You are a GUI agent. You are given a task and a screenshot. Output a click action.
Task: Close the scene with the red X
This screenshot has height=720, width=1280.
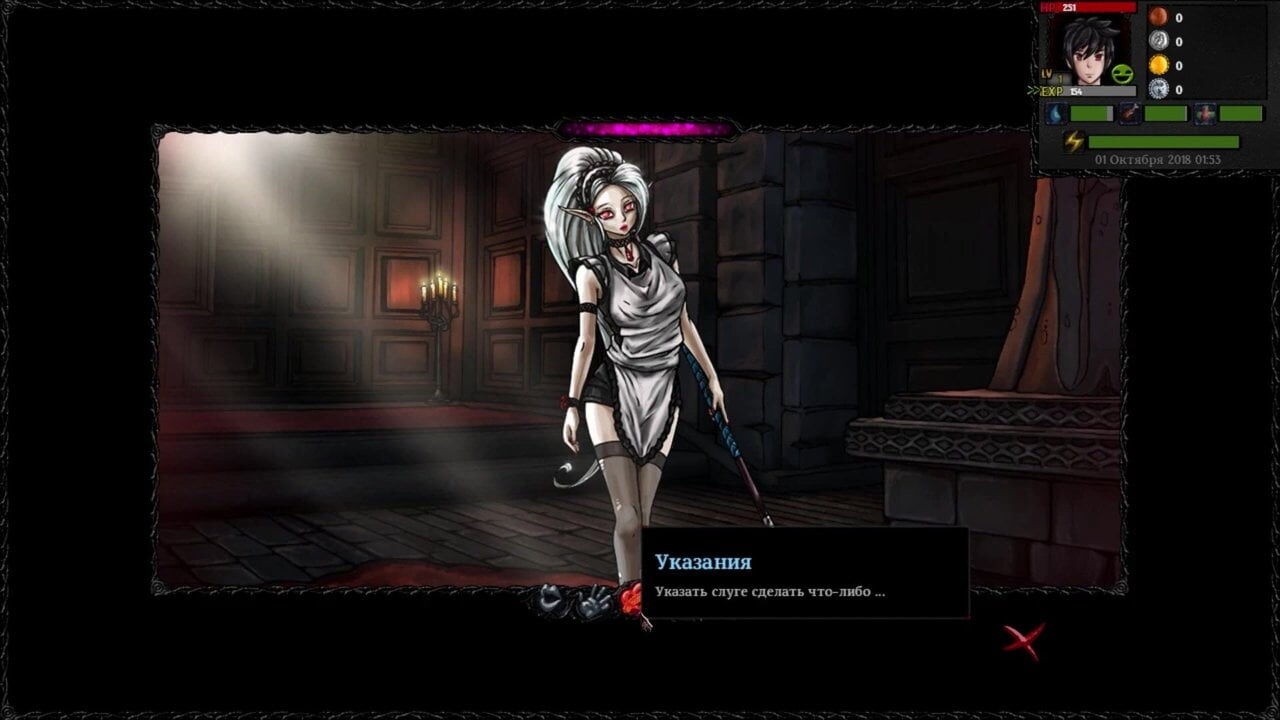pos(1024,641)
